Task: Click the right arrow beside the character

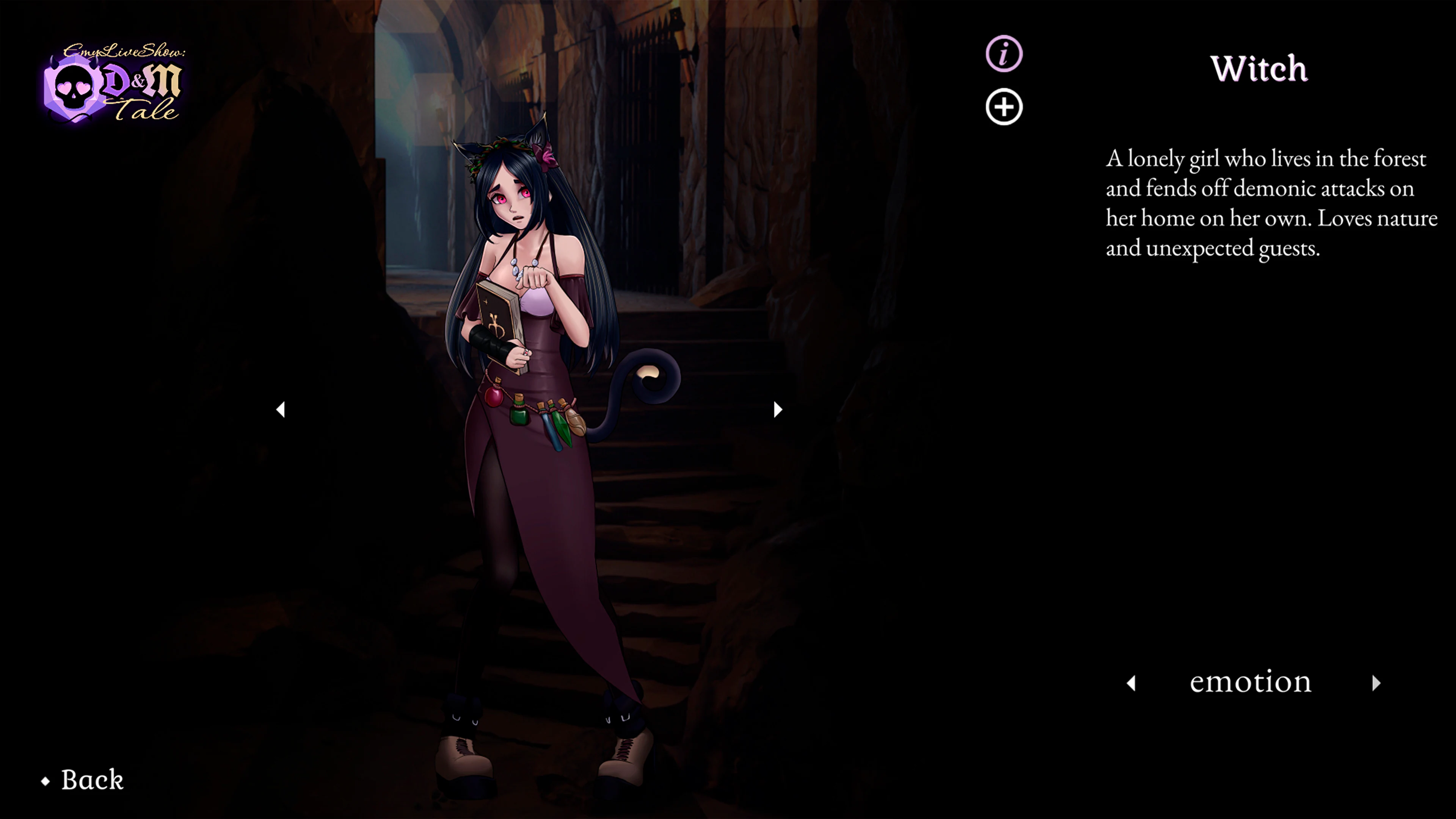Action: coord(777,410)
